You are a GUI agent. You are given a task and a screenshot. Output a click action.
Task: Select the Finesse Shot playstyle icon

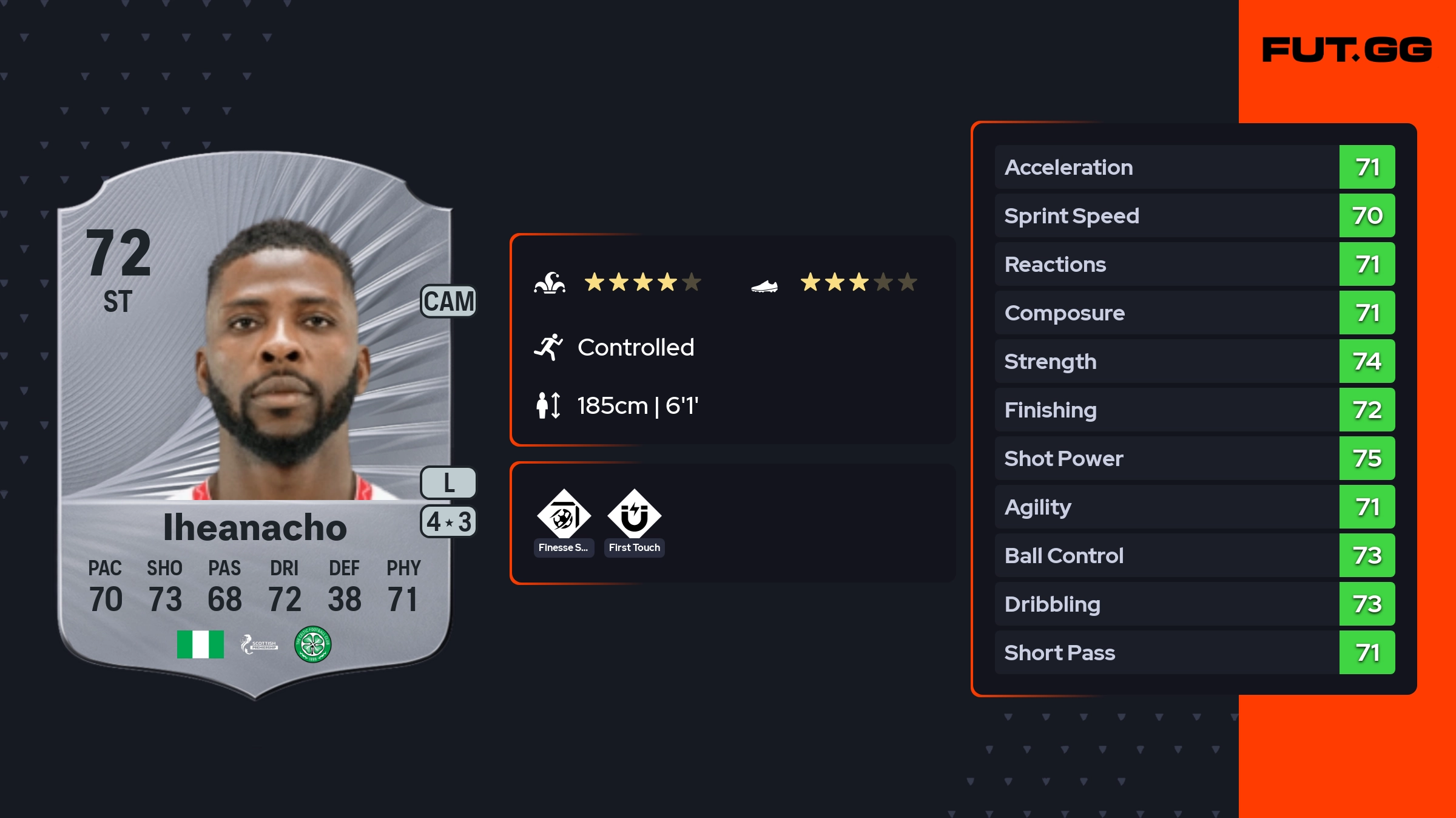click(564, 516)
